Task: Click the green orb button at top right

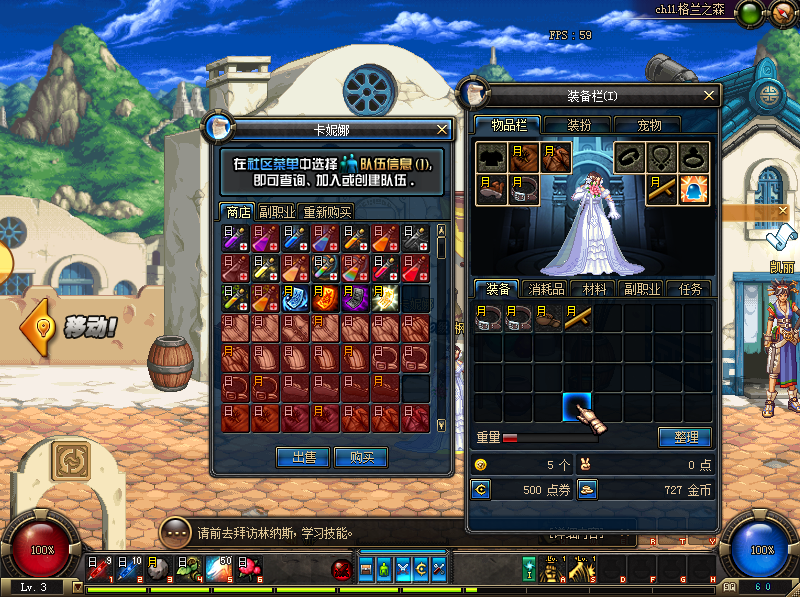Action: (749, 14)
